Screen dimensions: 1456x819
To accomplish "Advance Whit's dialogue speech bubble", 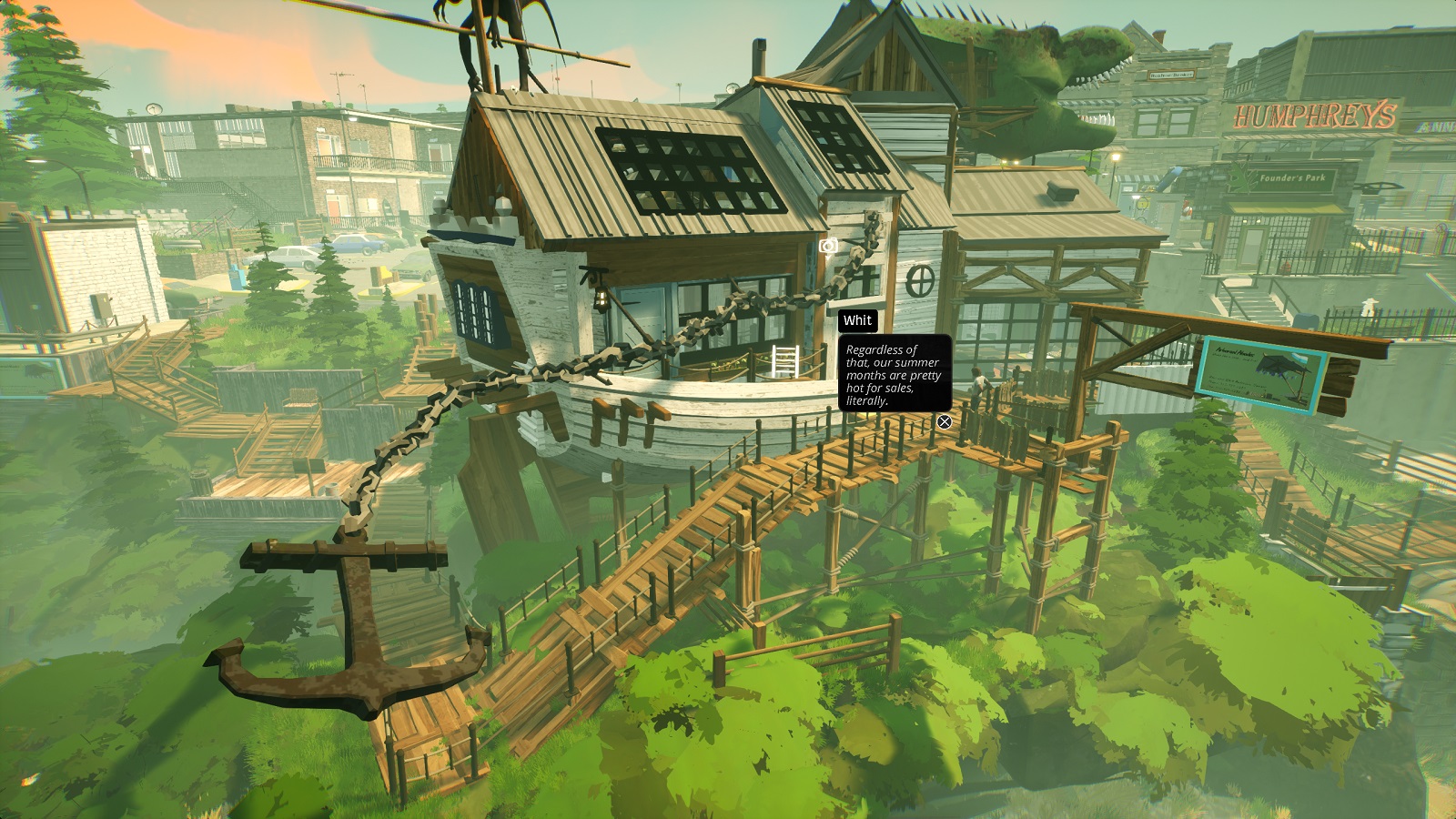I will [x=894, y=374].
